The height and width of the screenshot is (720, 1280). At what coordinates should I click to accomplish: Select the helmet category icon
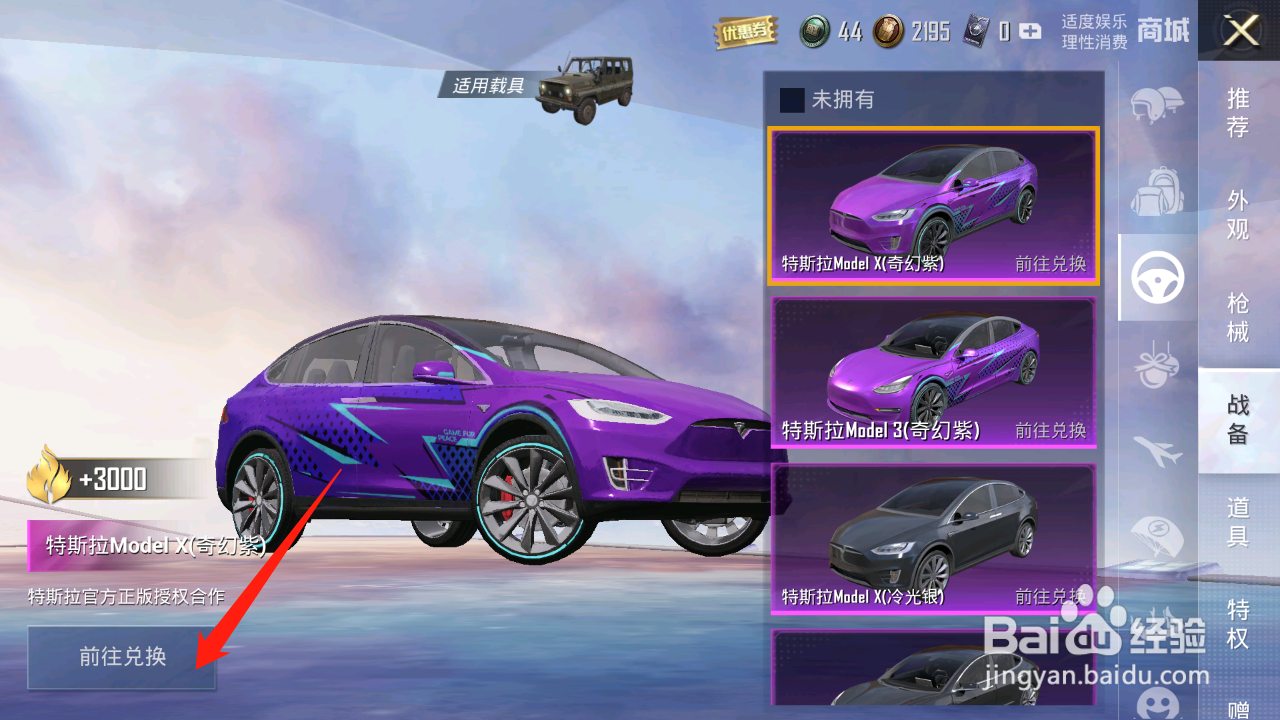click(x=1157, y=105)
